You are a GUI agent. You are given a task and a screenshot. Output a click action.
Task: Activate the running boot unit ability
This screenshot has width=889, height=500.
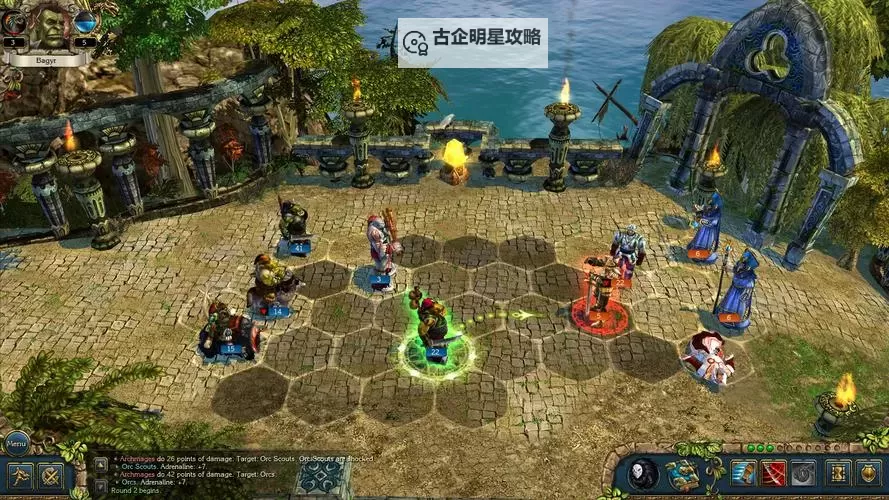click(x=744, y=473)
